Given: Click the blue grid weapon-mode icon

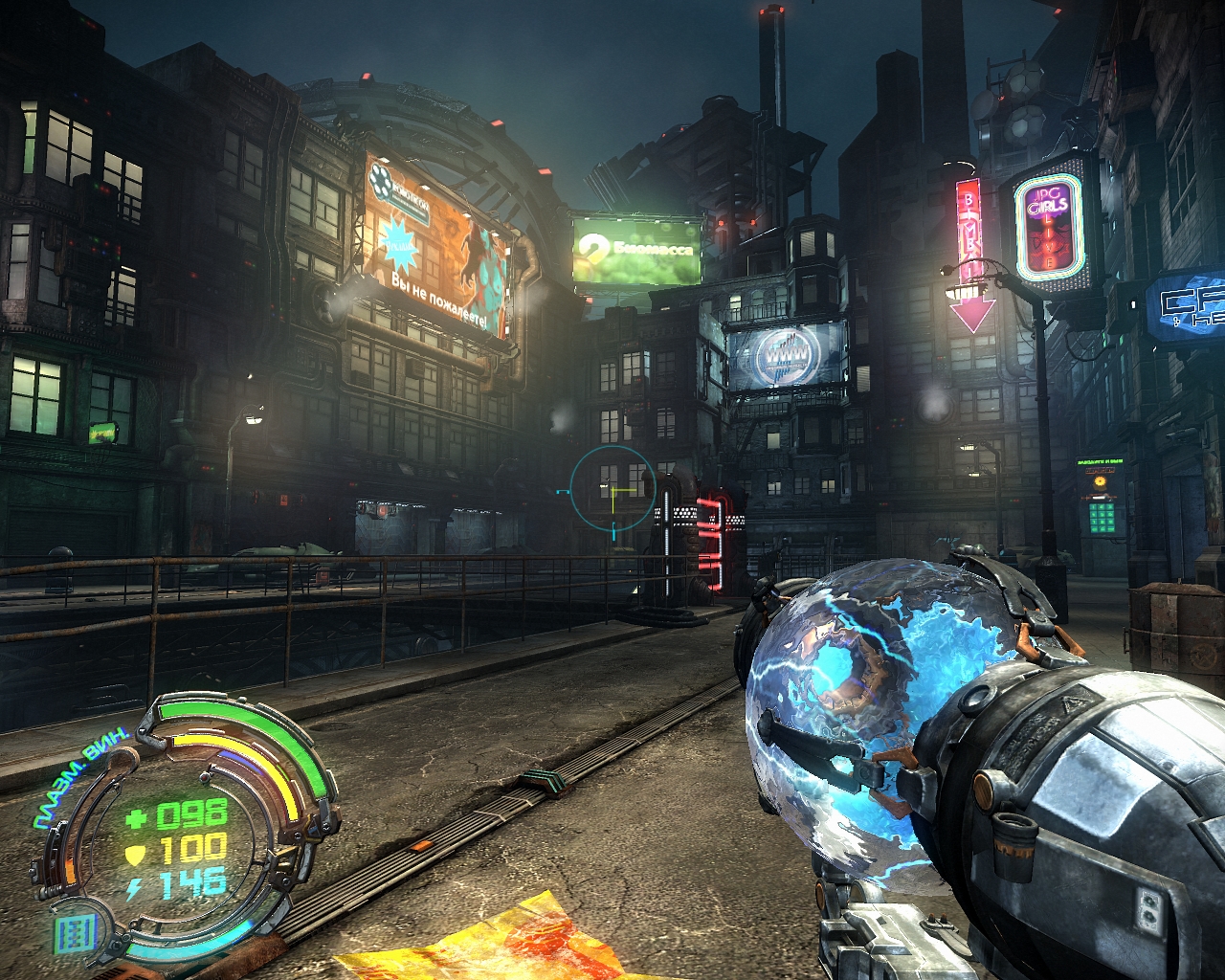Looking at the screenshot, I should pyautogui.click(x=76, y=932).
